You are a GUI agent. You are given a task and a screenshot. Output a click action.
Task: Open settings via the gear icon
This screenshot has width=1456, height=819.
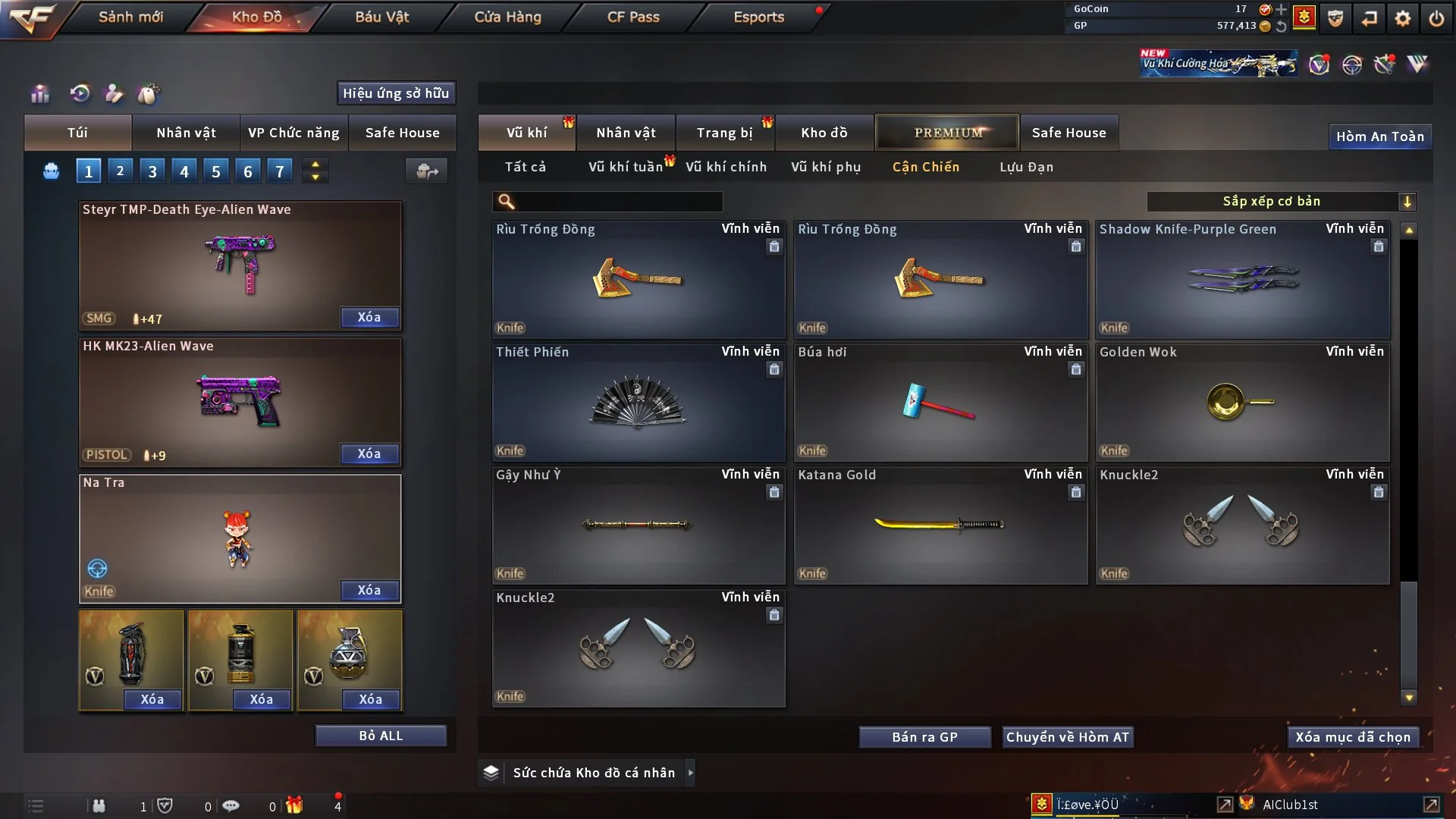[1403, 17]
